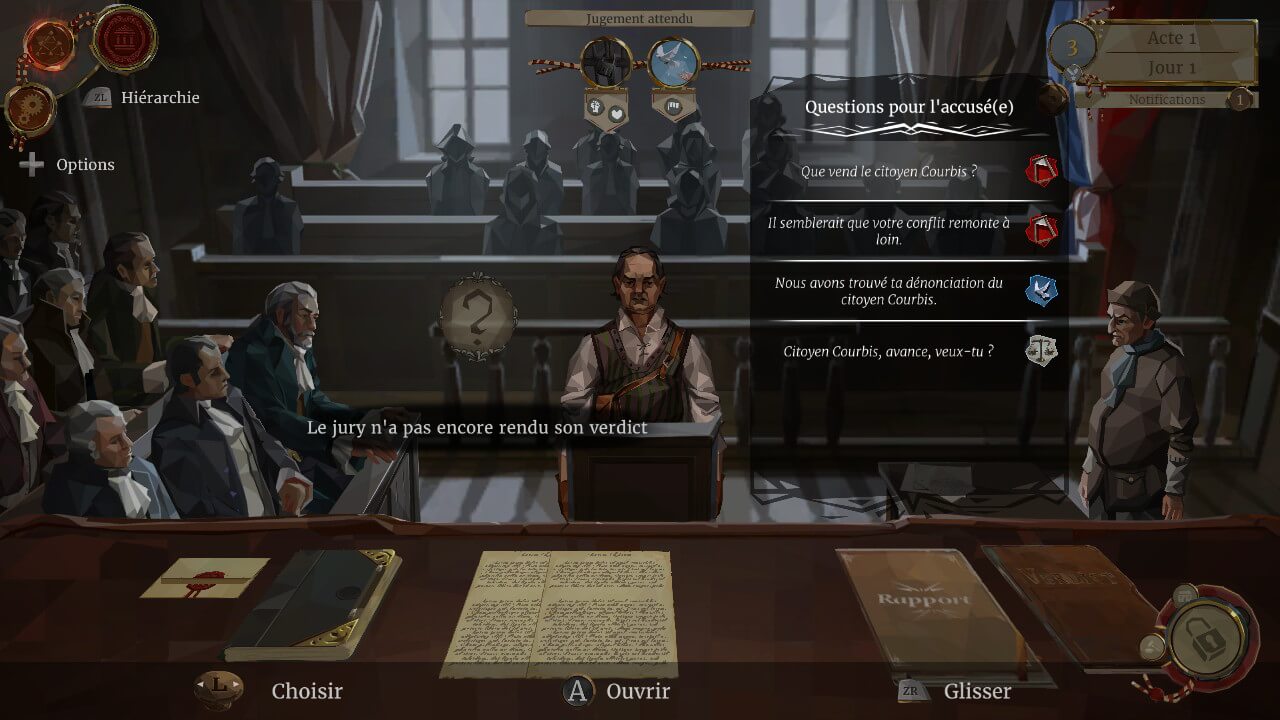Select the letter with red wax seal

(204, 577)
